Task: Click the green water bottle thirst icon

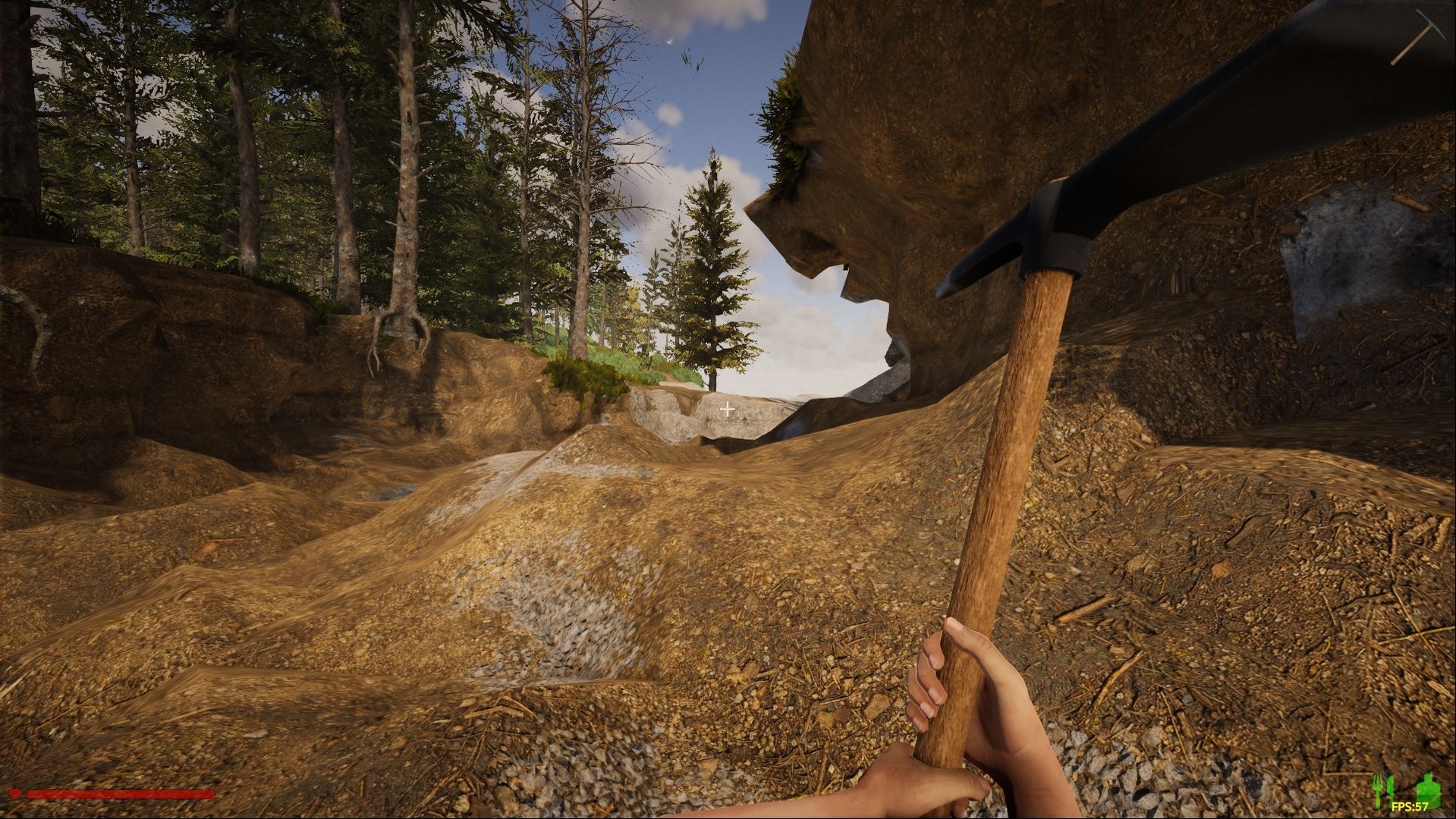Action: pos(1429,788)
